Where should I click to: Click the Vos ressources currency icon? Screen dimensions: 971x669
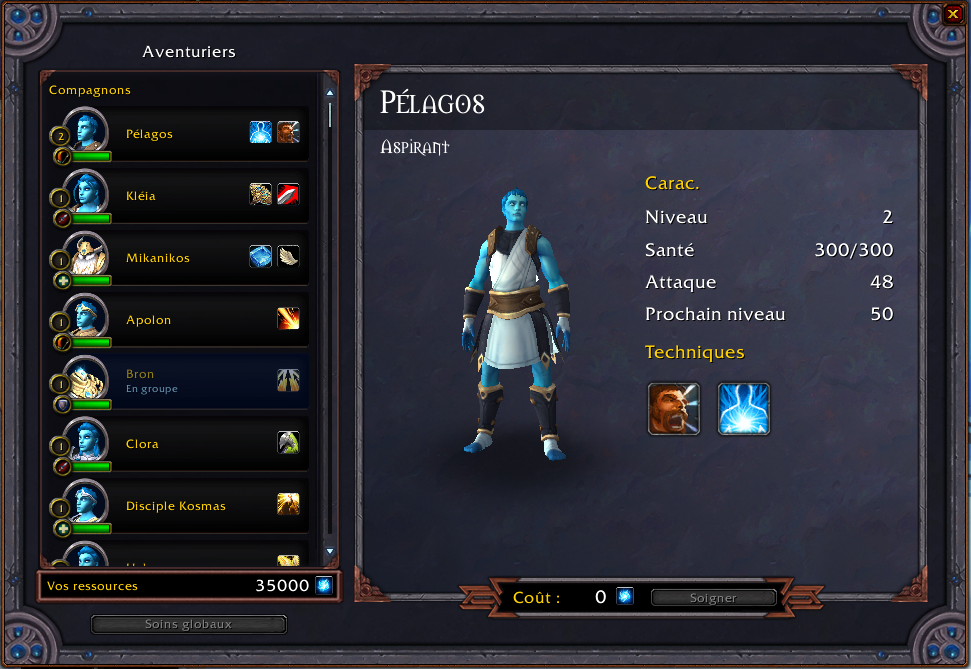coord(324,586)
